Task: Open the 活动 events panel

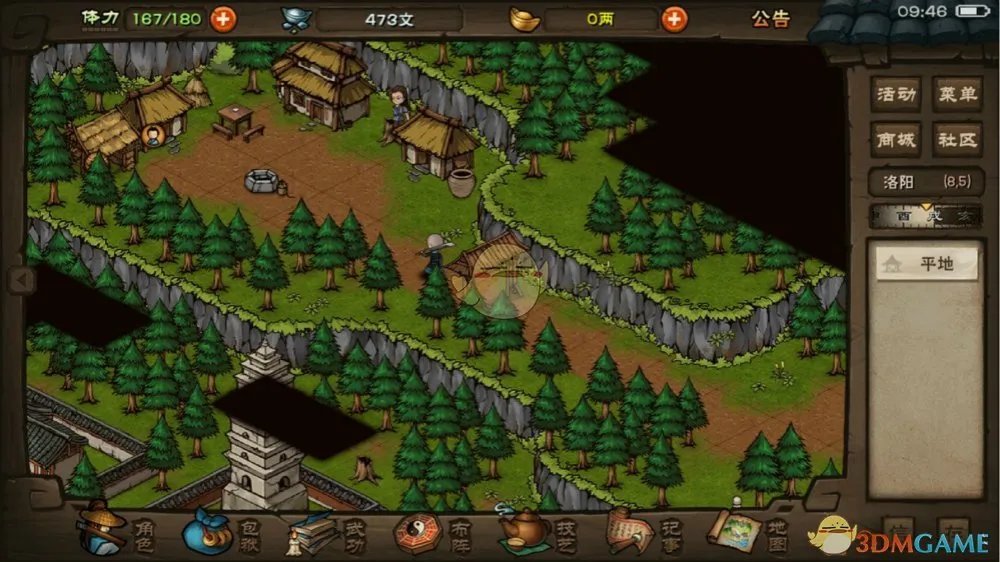Action: [895, 95]
